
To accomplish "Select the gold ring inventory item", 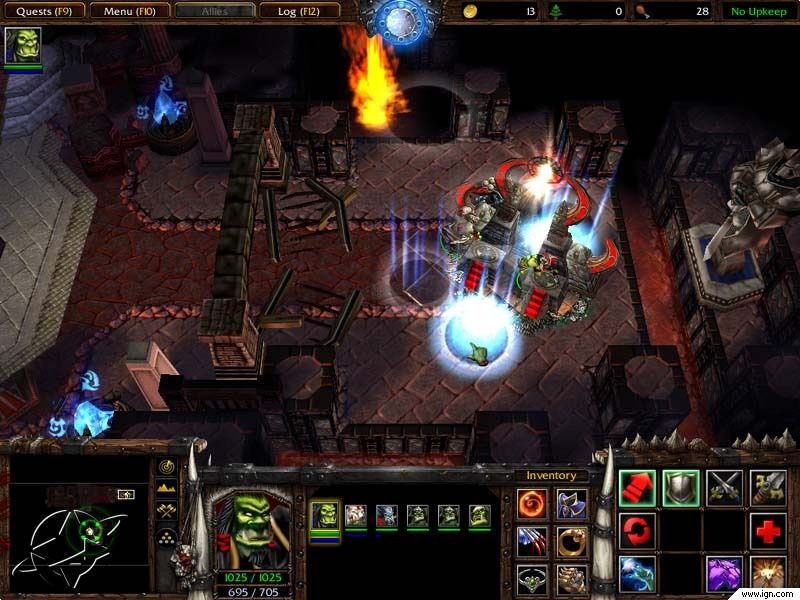I will tap(571, 541).
